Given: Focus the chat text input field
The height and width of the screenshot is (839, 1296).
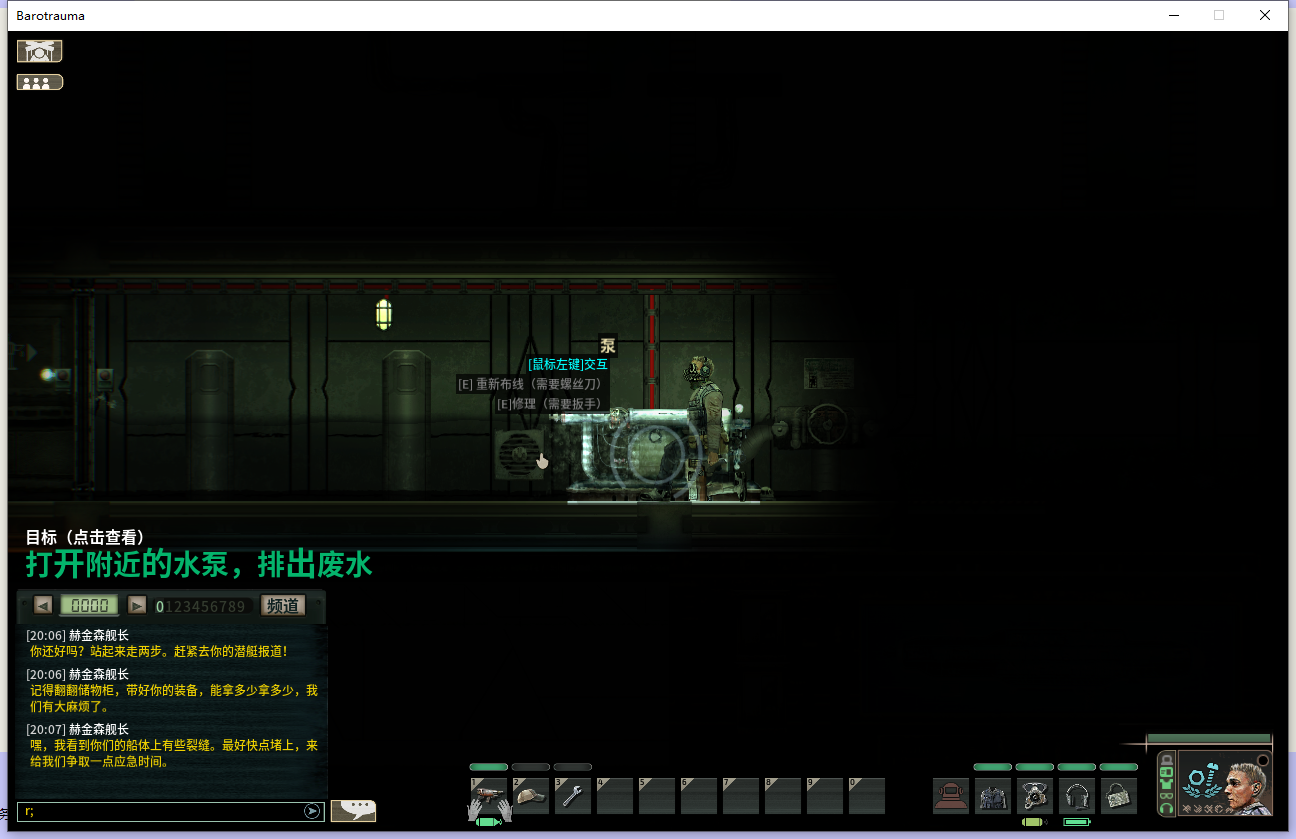Looking at the screenshot, I should pyautogui.click(x=160, y=811).
